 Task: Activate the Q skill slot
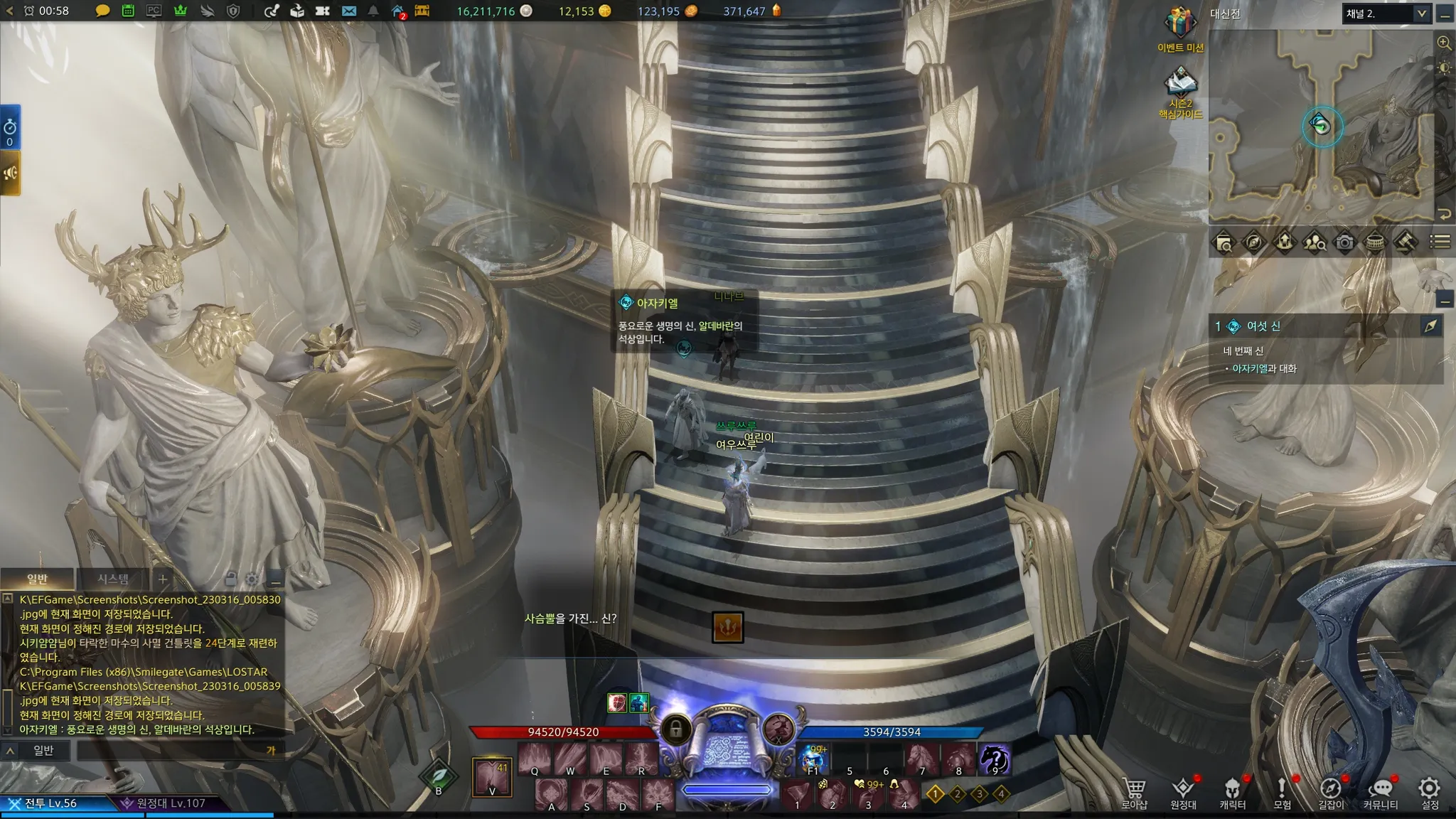[x=535, y=759]
